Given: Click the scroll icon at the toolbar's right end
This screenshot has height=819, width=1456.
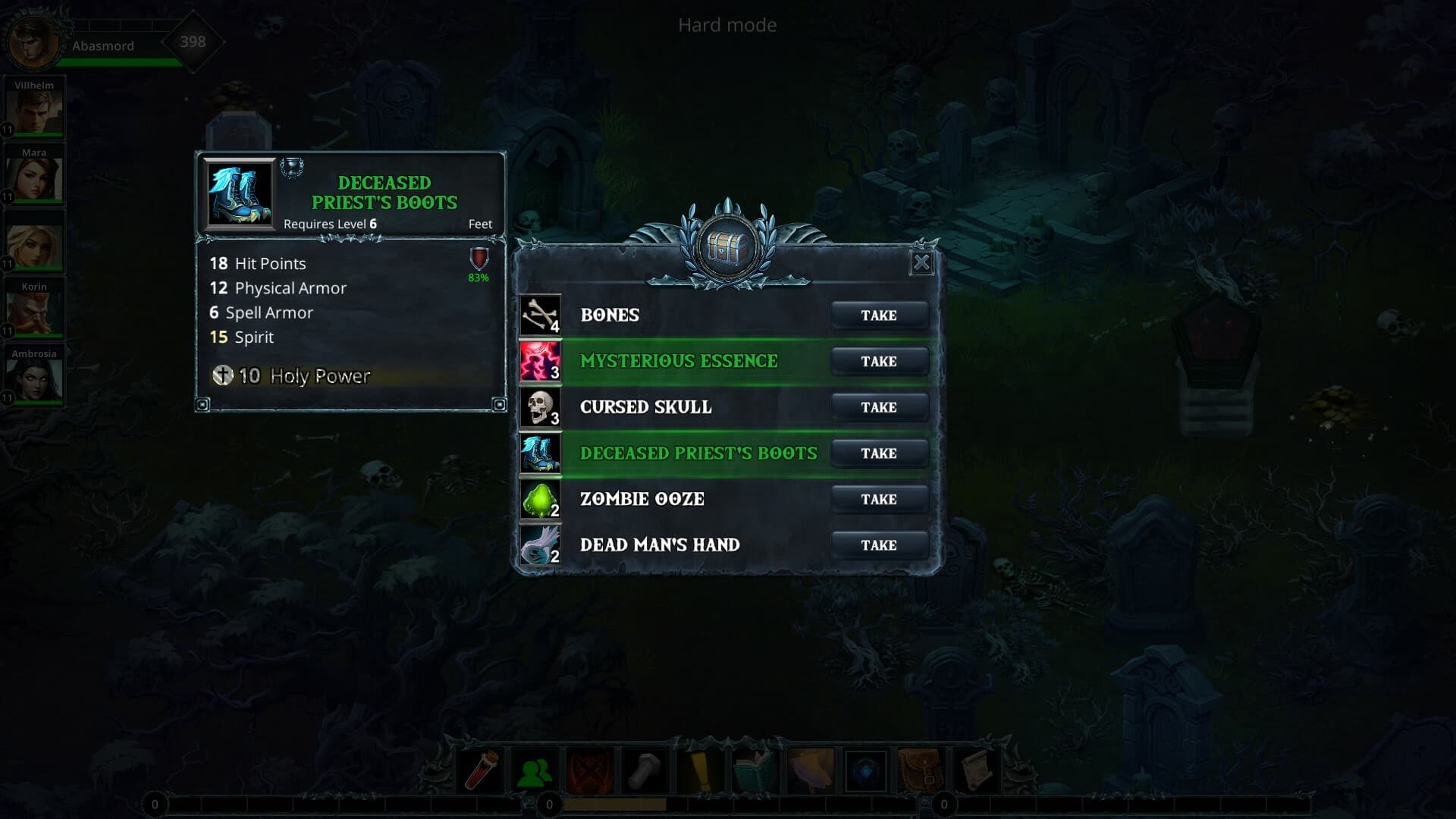Looking at the screenshot, I should (x=974, y=770).
